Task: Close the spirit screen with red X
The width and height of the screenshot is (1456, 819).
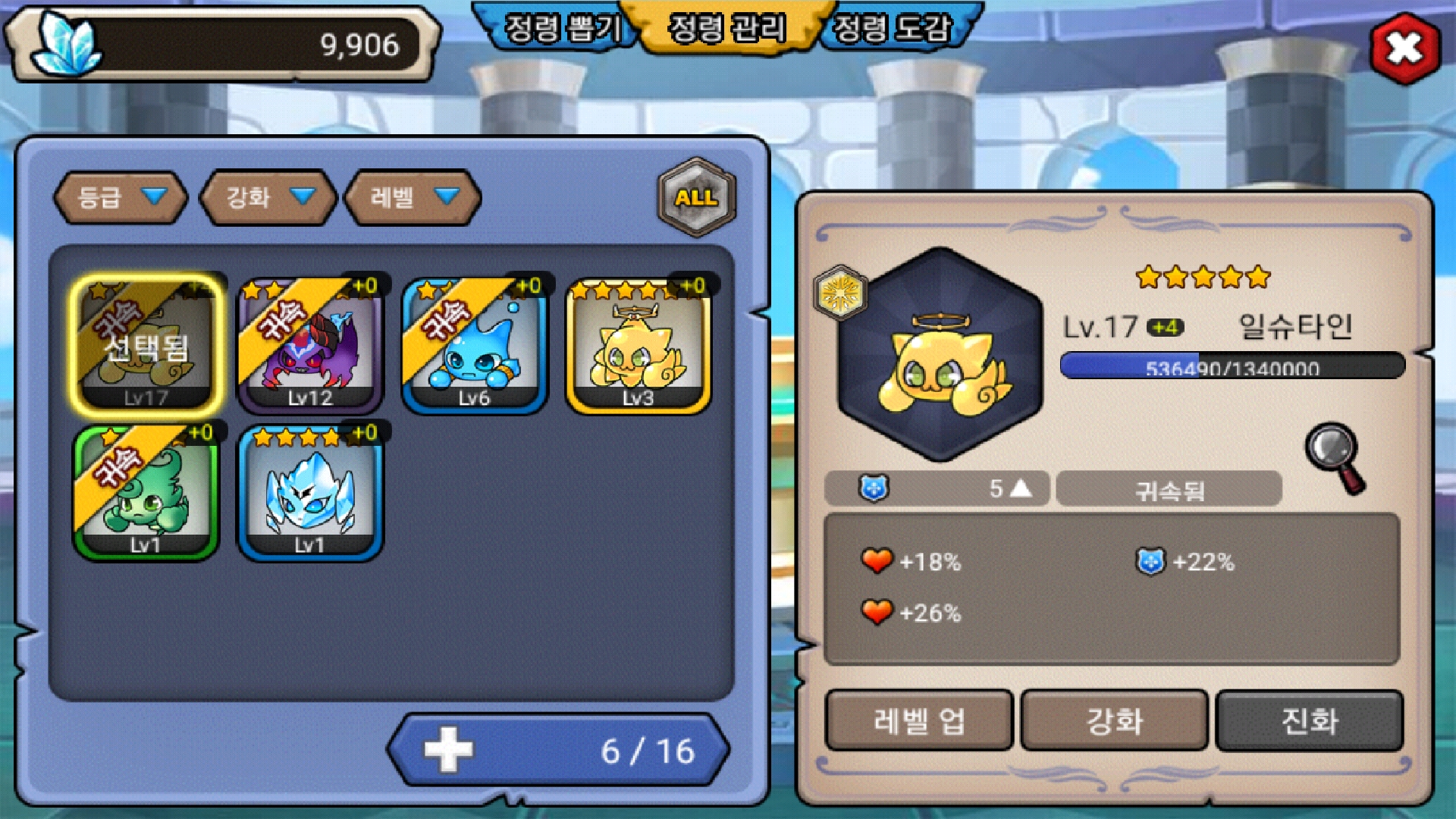Action: pyautogui.click(x=1404, y=49)
